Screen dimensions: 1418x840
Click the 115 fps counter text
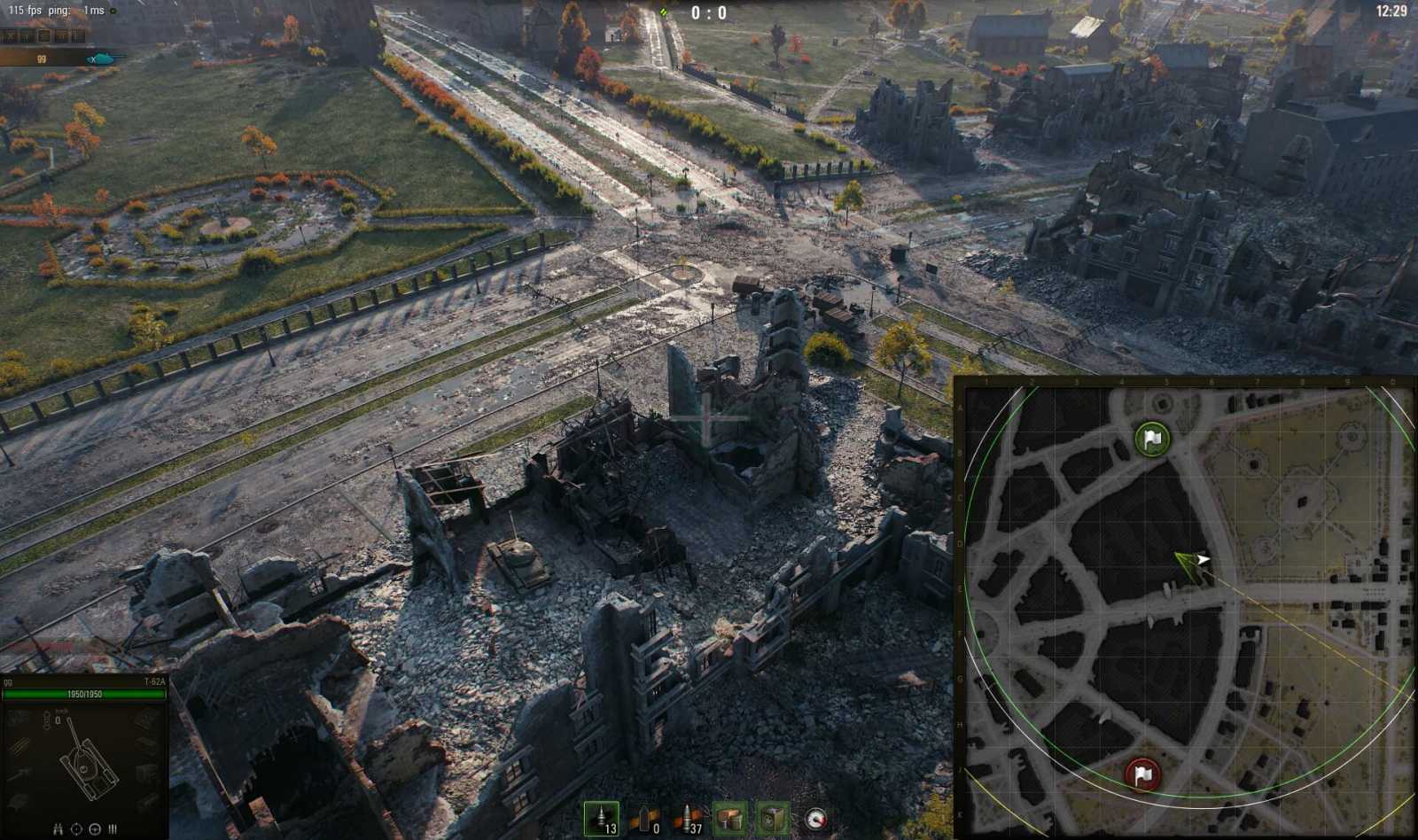pyautogui.click(x=23, y=10)
